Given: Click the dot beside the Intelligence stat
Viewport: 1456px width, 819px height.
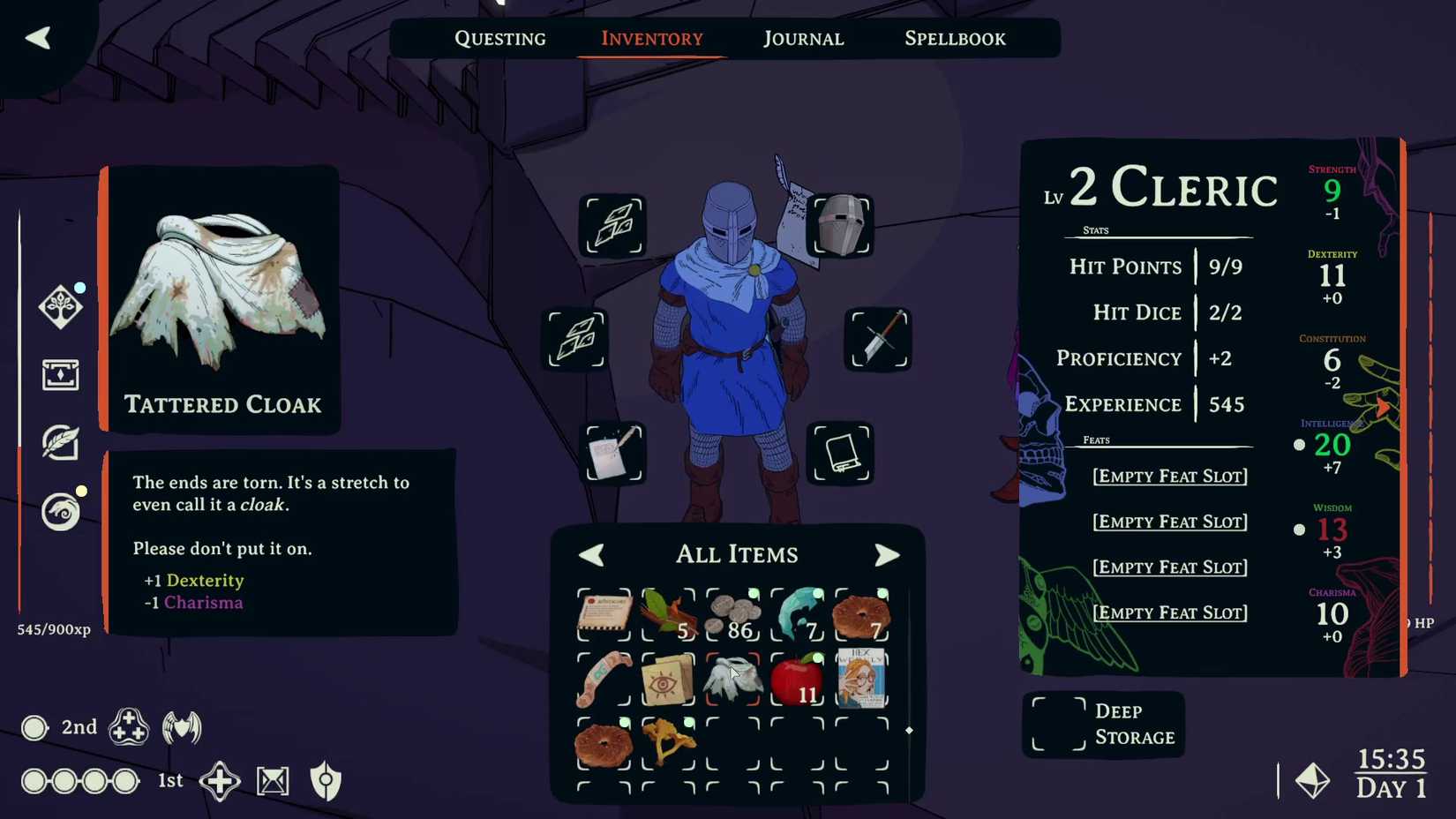Looking at the screenshot, I should (x=1299, y=445).
